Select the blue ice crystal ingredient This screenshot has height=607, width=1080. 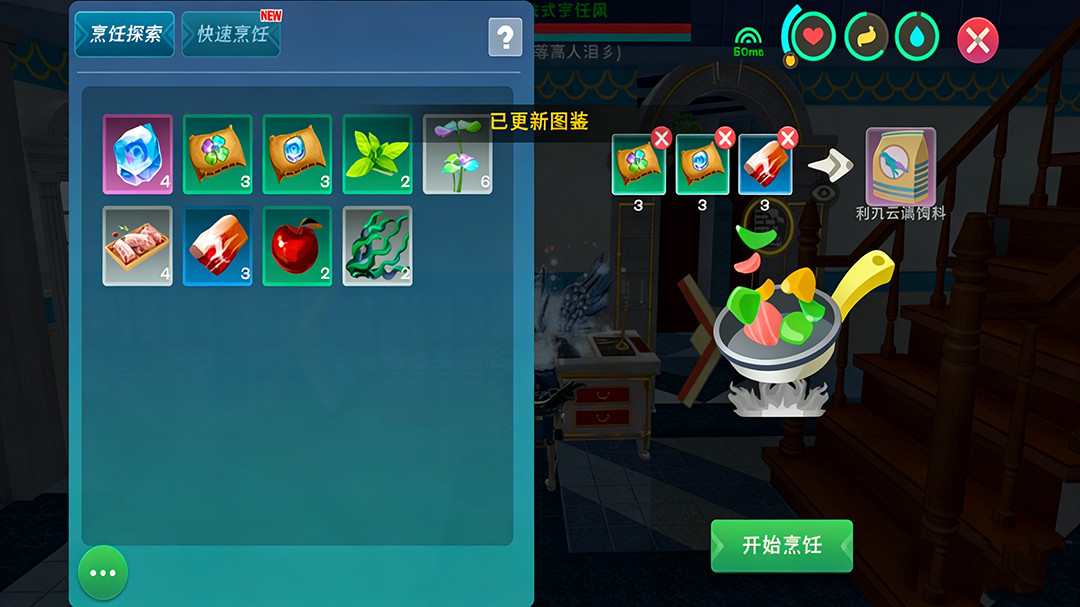pos(137,154)
